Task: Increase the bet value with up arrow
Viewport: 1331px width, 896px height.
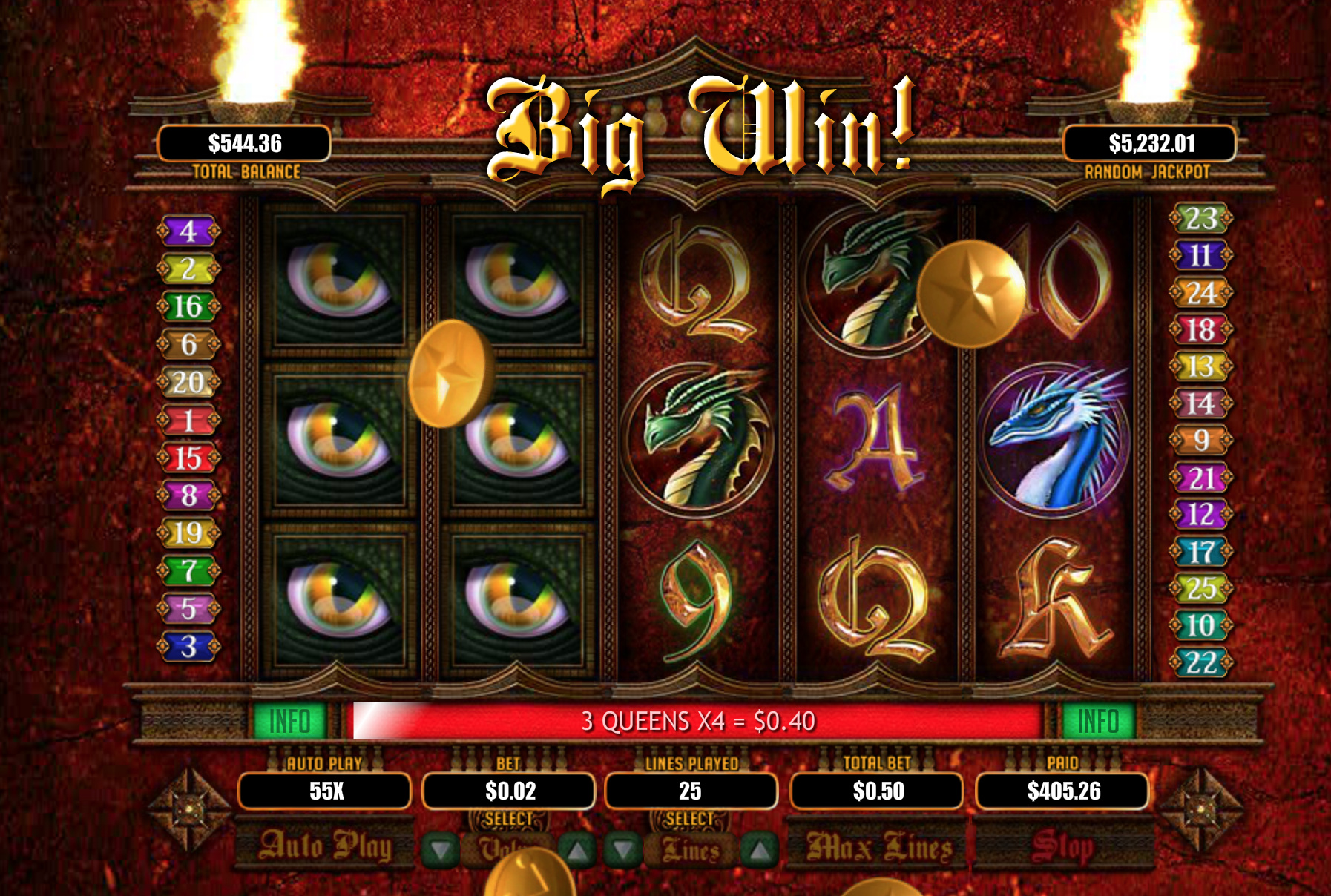Action: click(578, 850)
